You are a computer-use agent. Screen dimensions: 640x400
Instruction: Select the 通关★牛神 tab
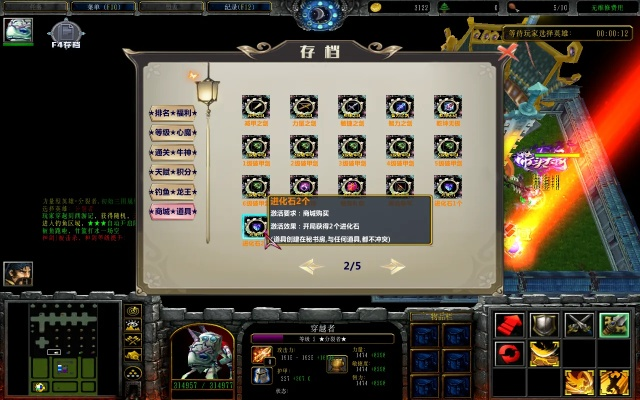pos(171,152)
